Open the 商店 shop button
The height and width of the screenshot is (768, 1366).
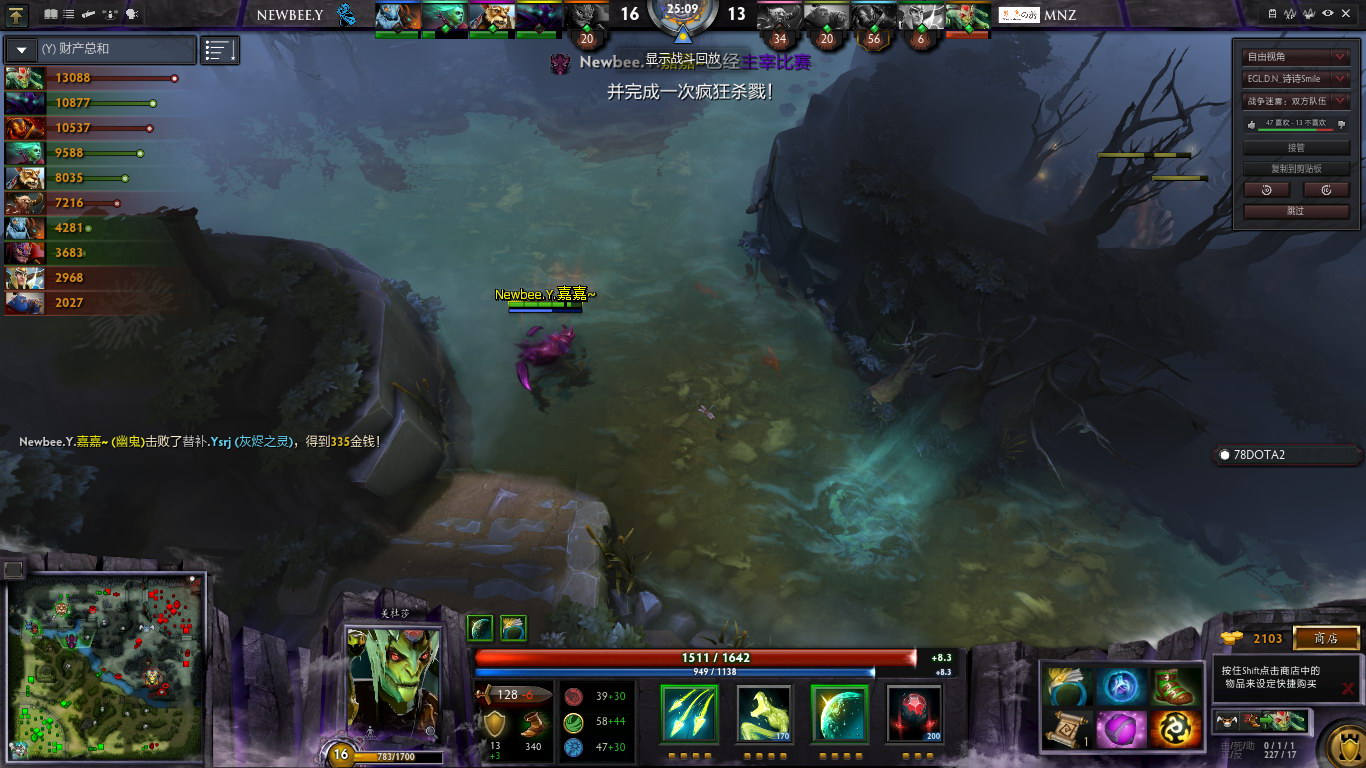click(x=1326, y=638)
